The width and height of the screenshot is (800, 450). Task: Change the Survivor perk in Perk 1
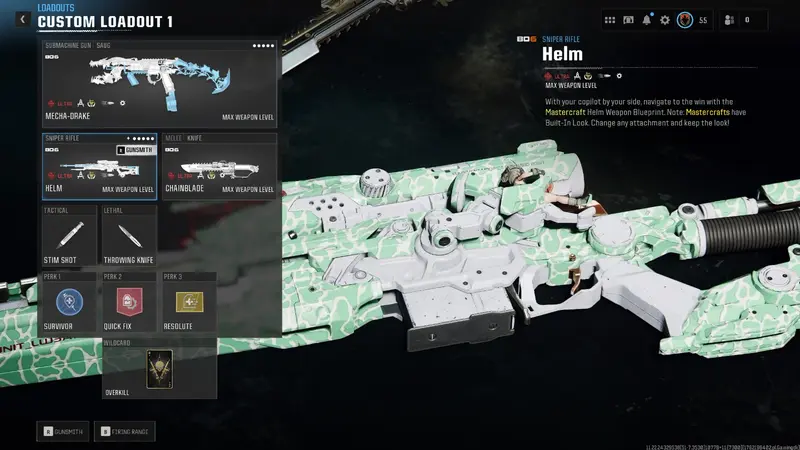coord(70,304)
